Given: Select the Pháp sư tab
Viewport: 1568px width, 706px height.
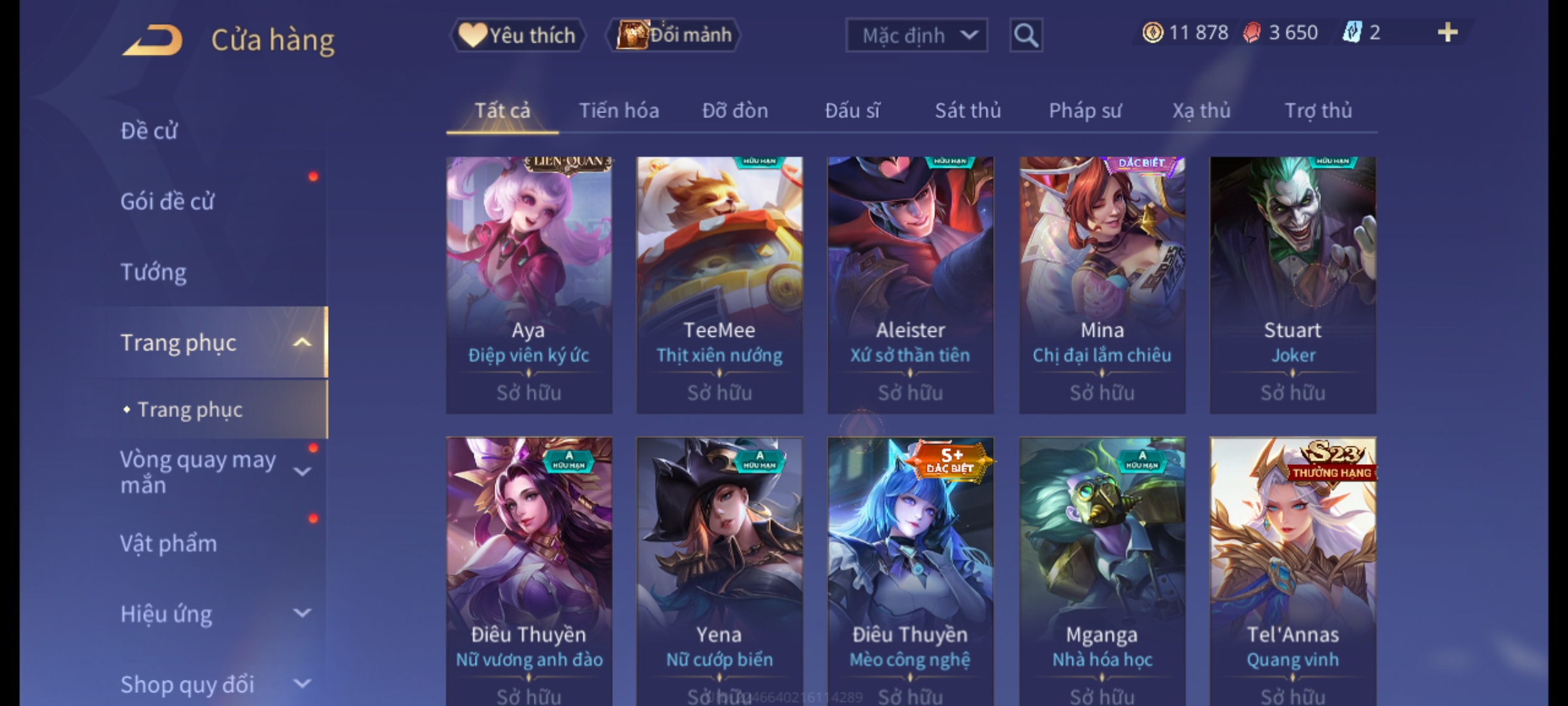Looking at the screenshot, I should tap(1085, 110).
